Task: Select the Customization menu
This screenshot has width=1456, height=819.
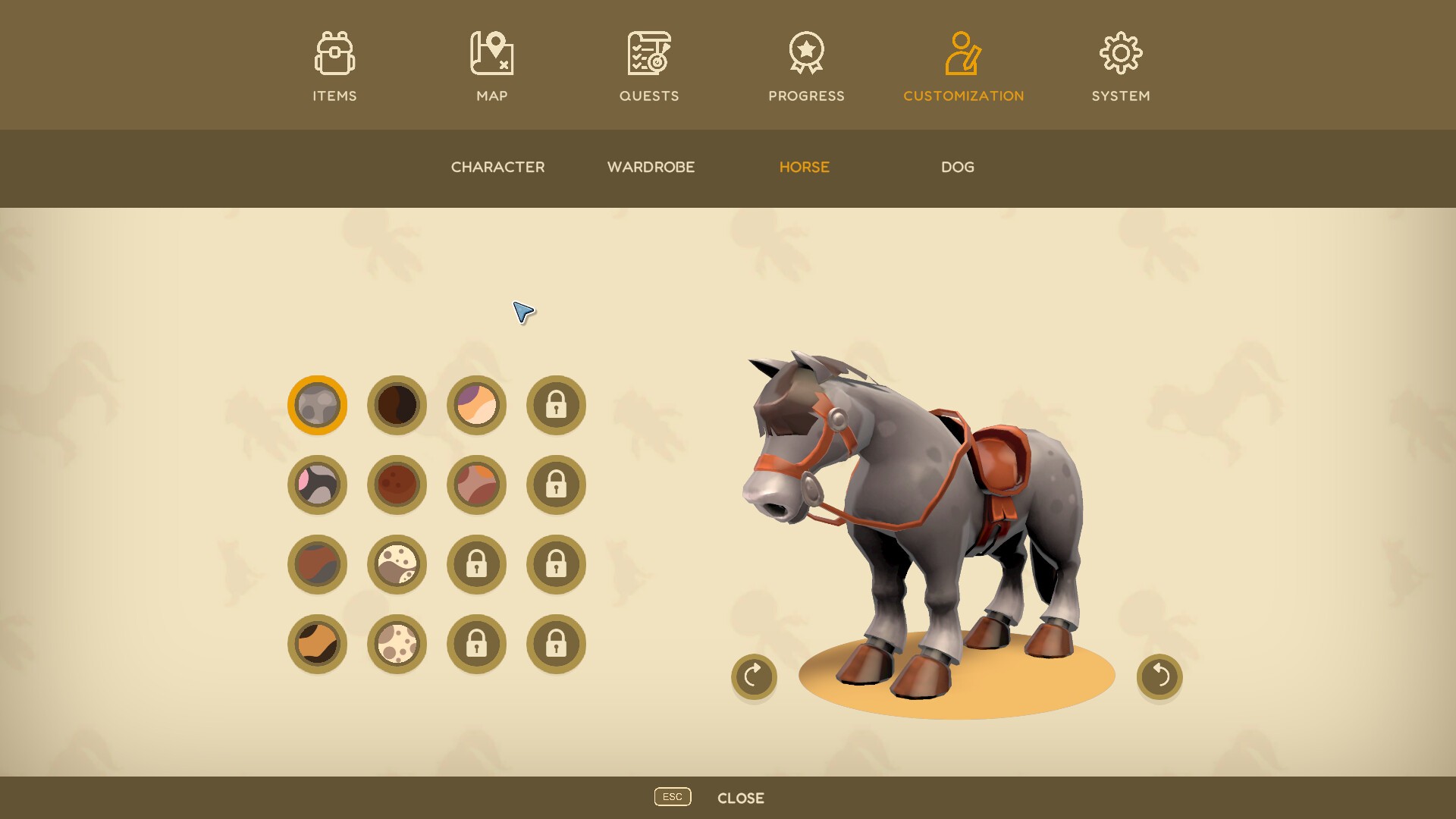Action: tap(963, 66)
